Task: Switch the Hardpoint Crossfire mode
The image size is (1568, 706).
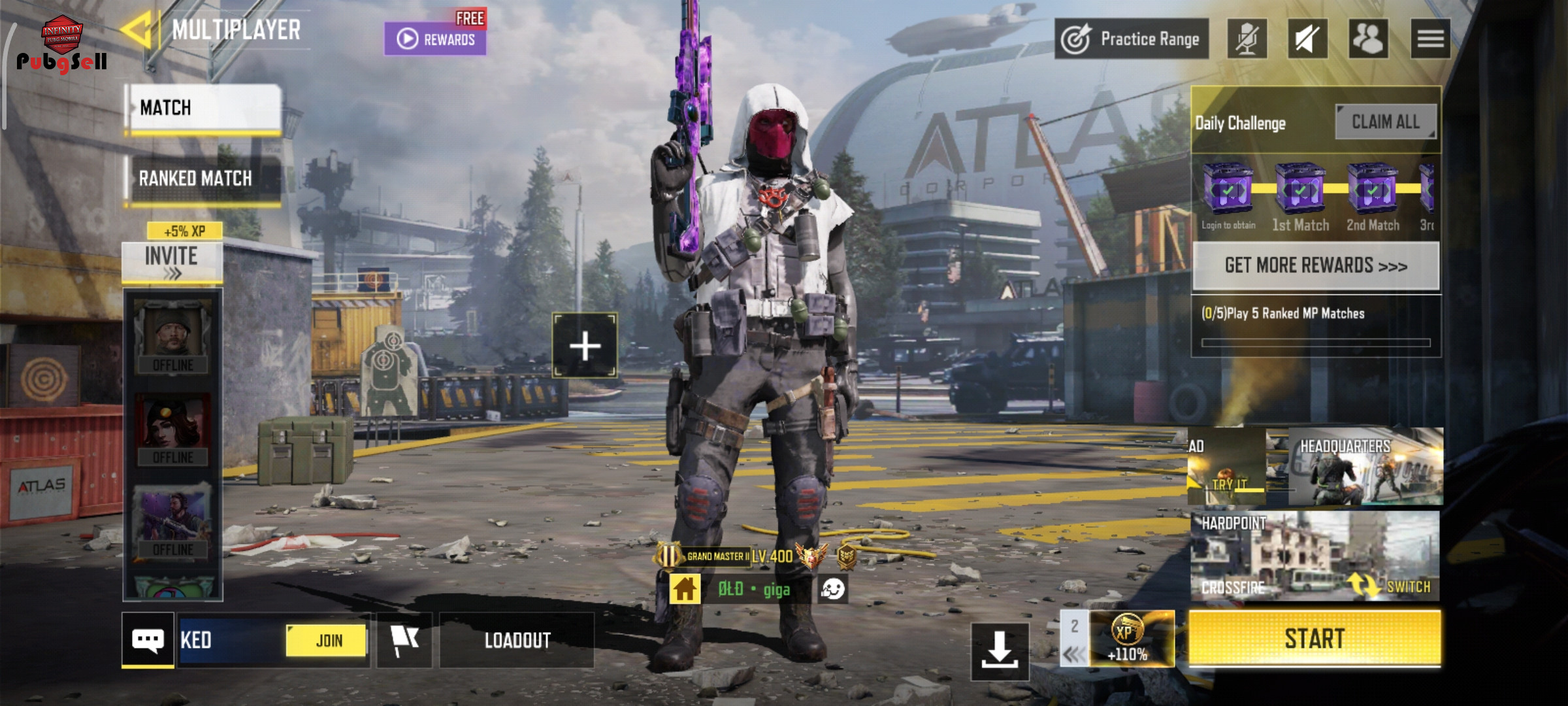Action: (1392, 586)
